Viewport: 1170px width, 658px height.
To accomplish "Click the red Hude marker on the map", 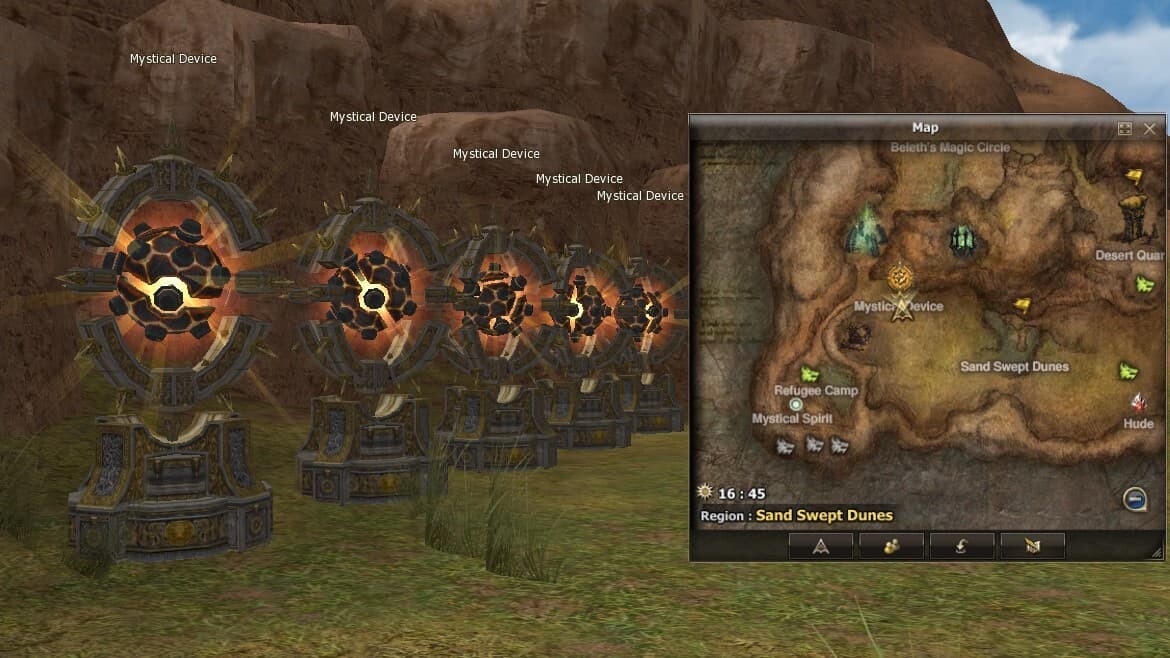I will coord(1138,403).
